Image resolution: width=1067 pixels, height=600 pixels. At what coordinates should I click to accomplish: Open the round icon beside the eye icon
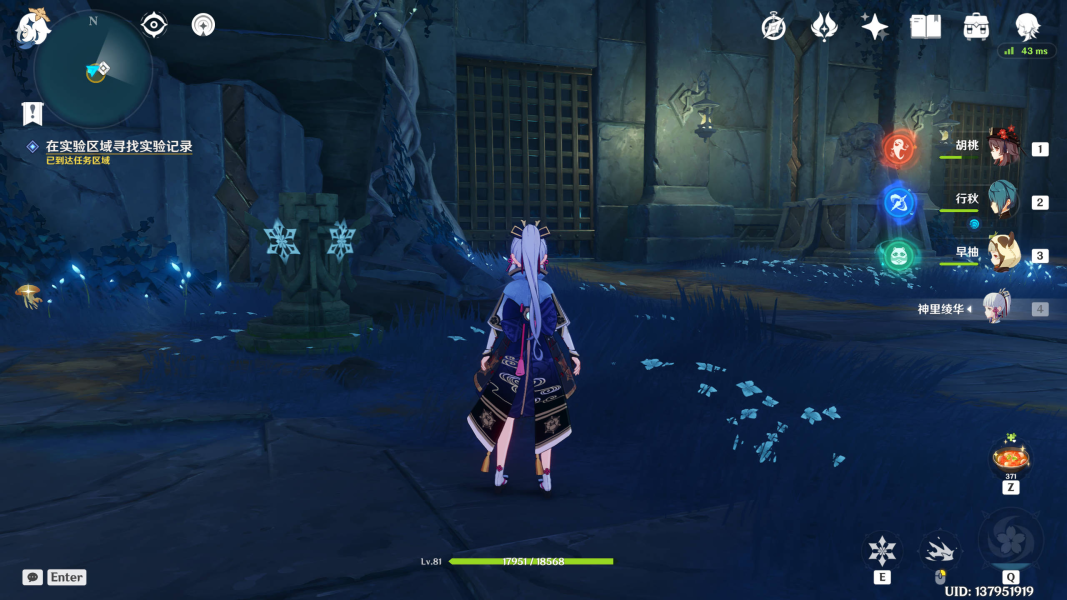pyautogui.click(x=204, y=25)
